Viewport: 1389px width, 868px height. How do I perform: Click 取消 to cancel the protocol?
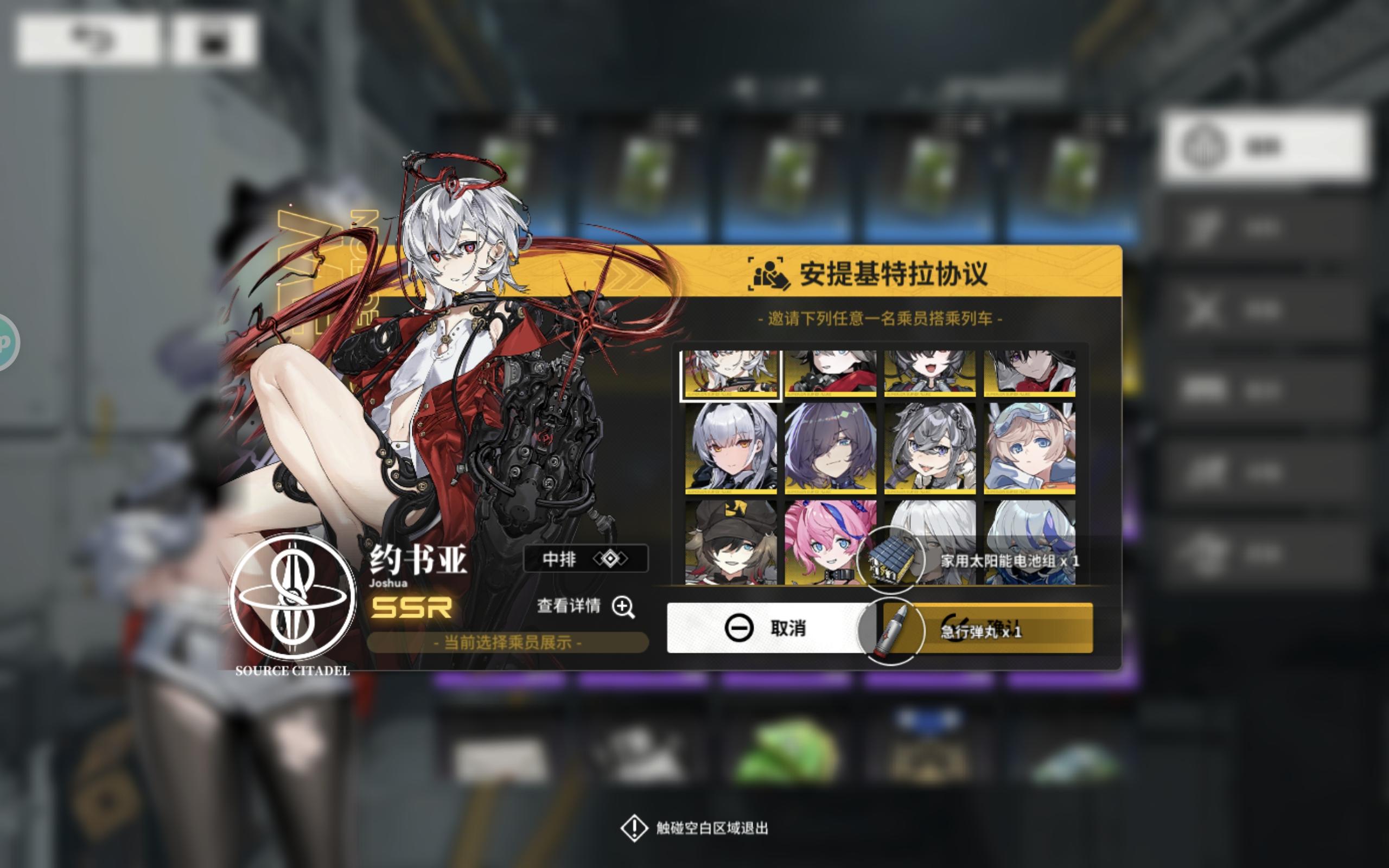[x=763, y=629]
